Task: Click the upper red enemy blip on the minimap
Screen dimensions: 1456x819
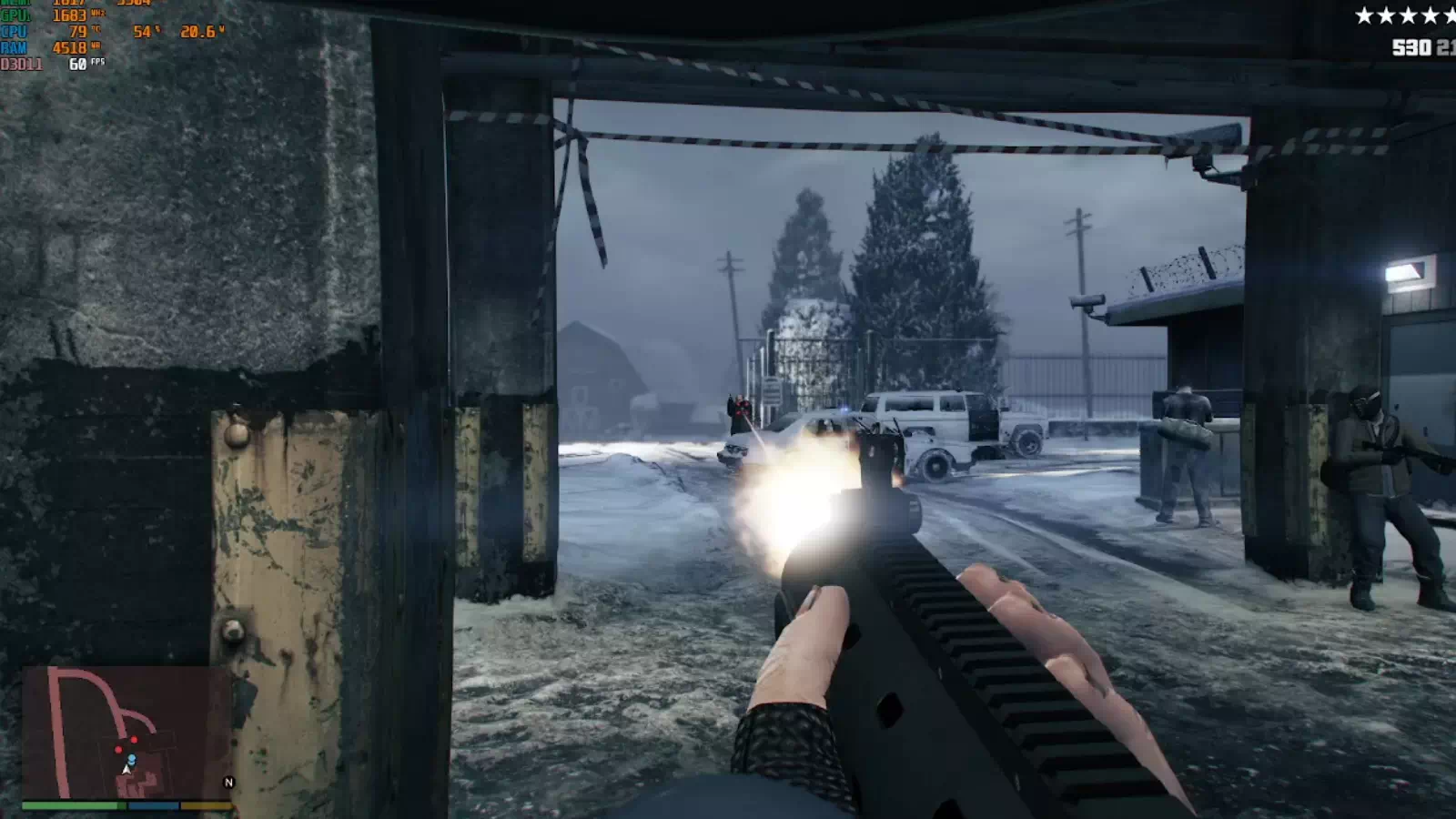Action: pyautogui.click(x=134, y=739)
